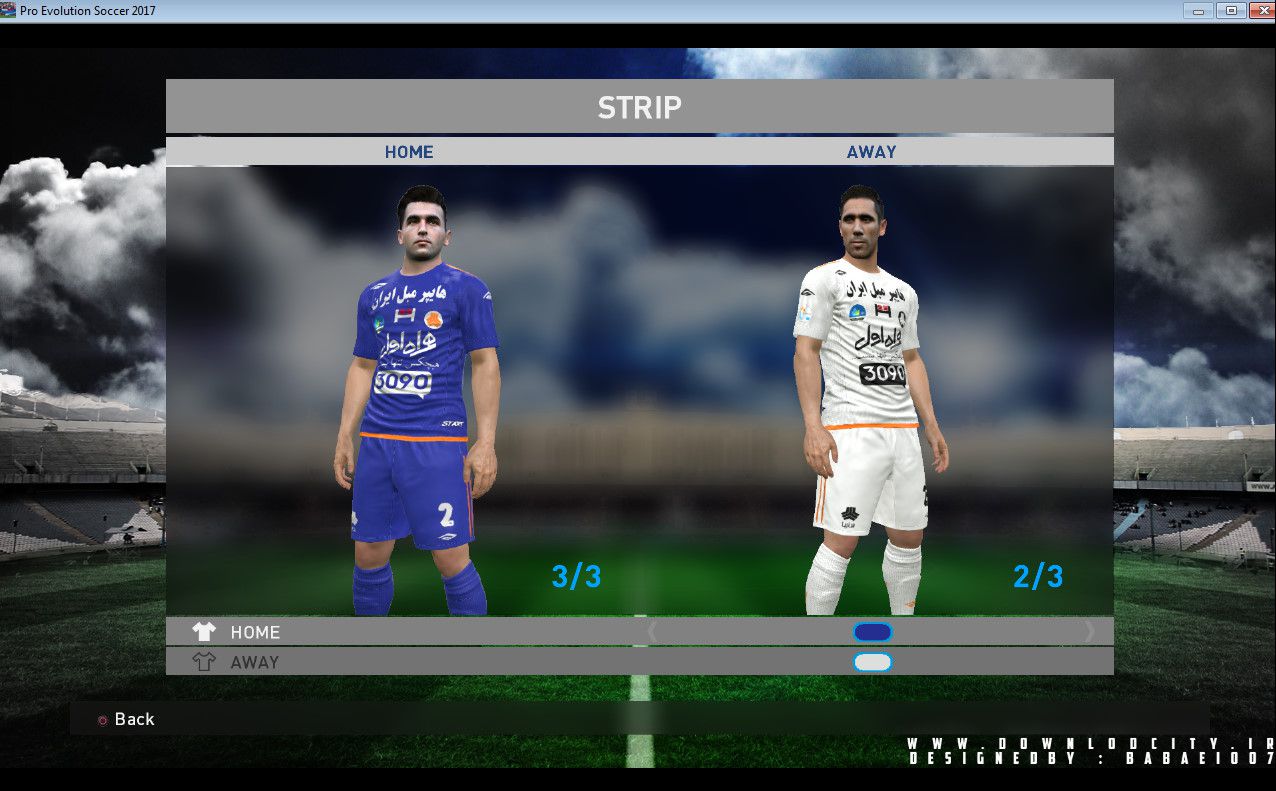Minimize the game window
This screenshot has width=1276, height=791.
pyautogui.click(x=1198, y=11)
